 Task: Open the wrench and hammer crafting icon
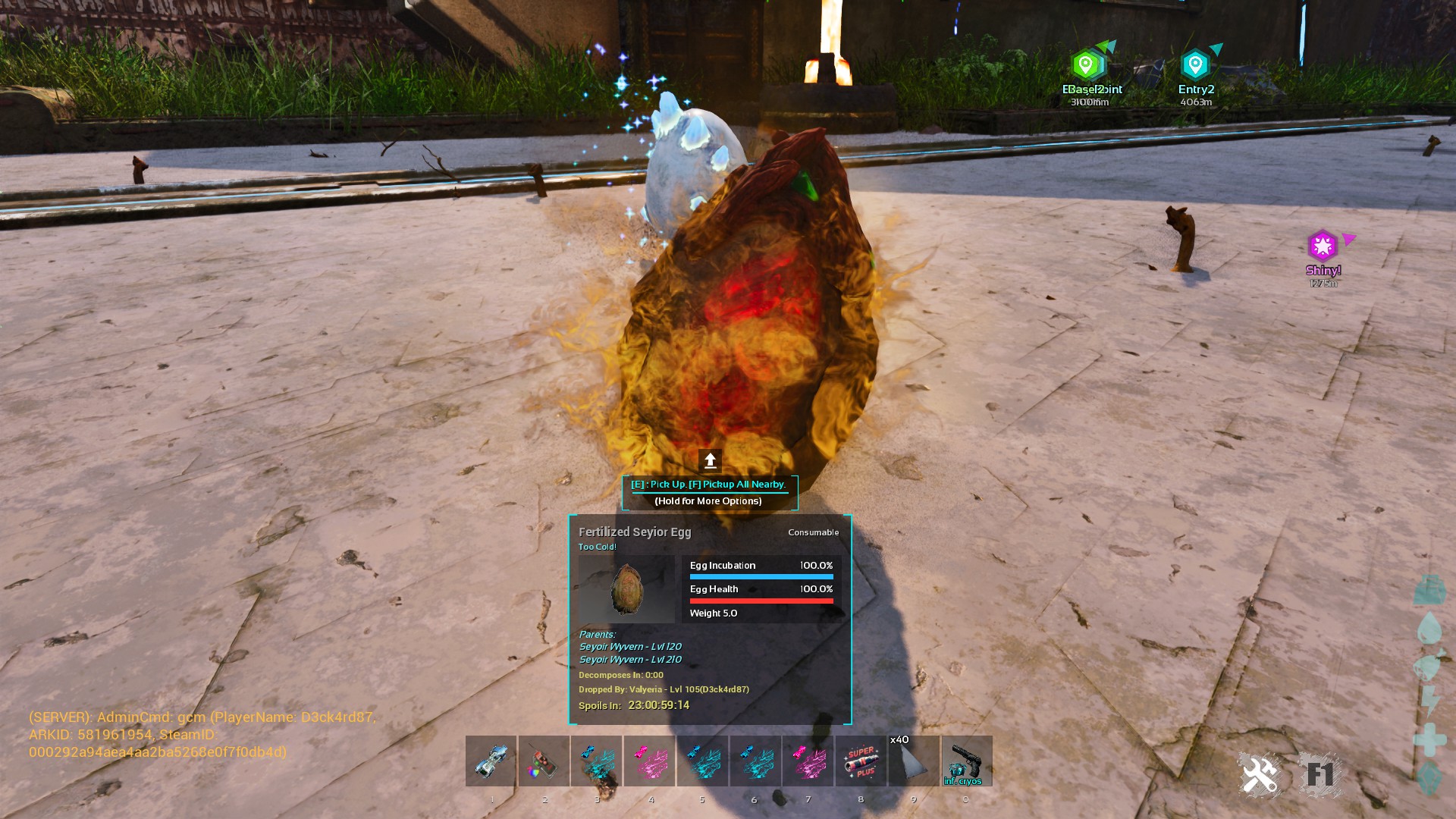point(1259,774)
